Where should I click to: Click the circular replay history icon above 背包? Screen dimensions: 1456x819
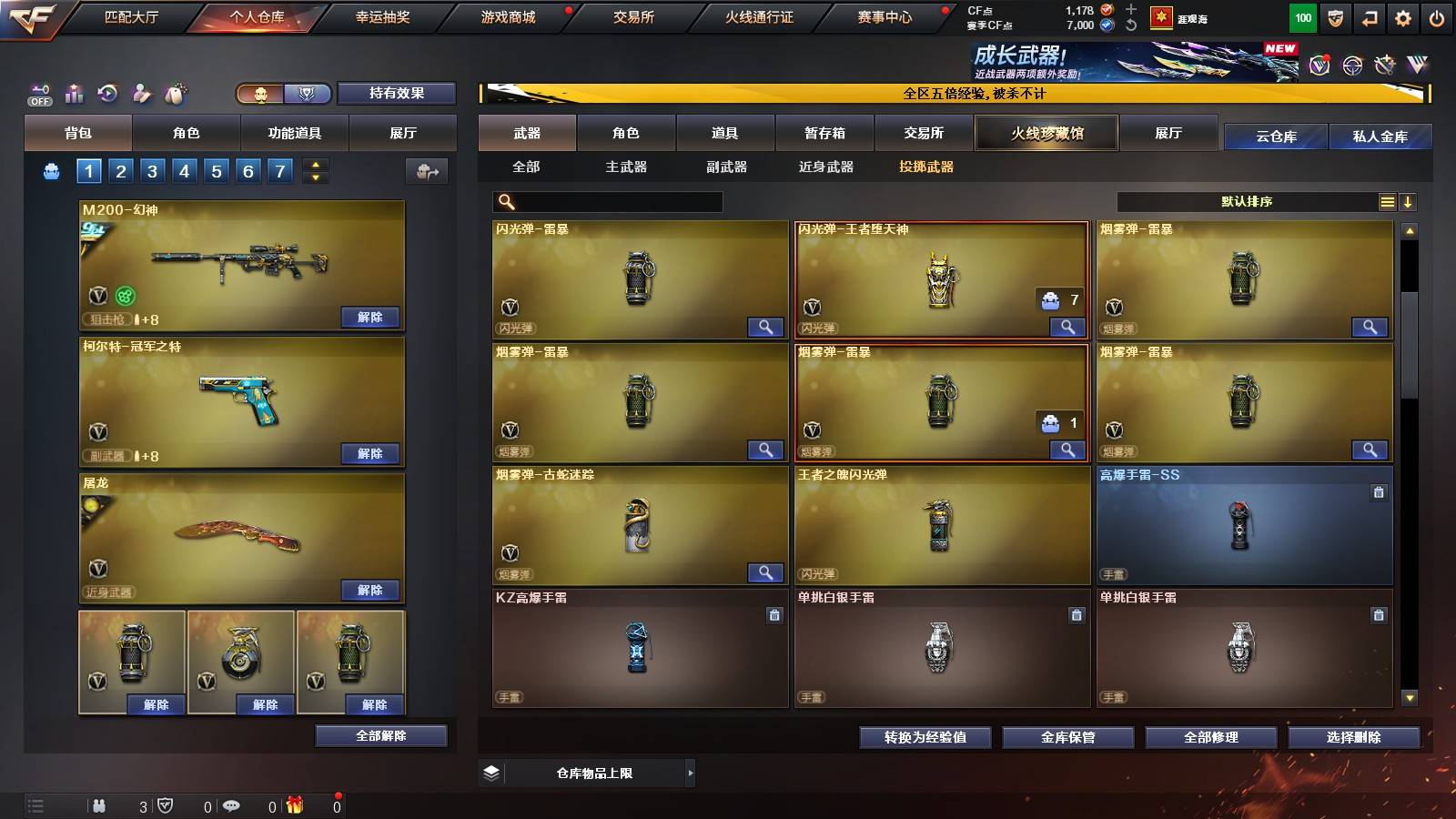pyautogui.click(x=109, y=92)
